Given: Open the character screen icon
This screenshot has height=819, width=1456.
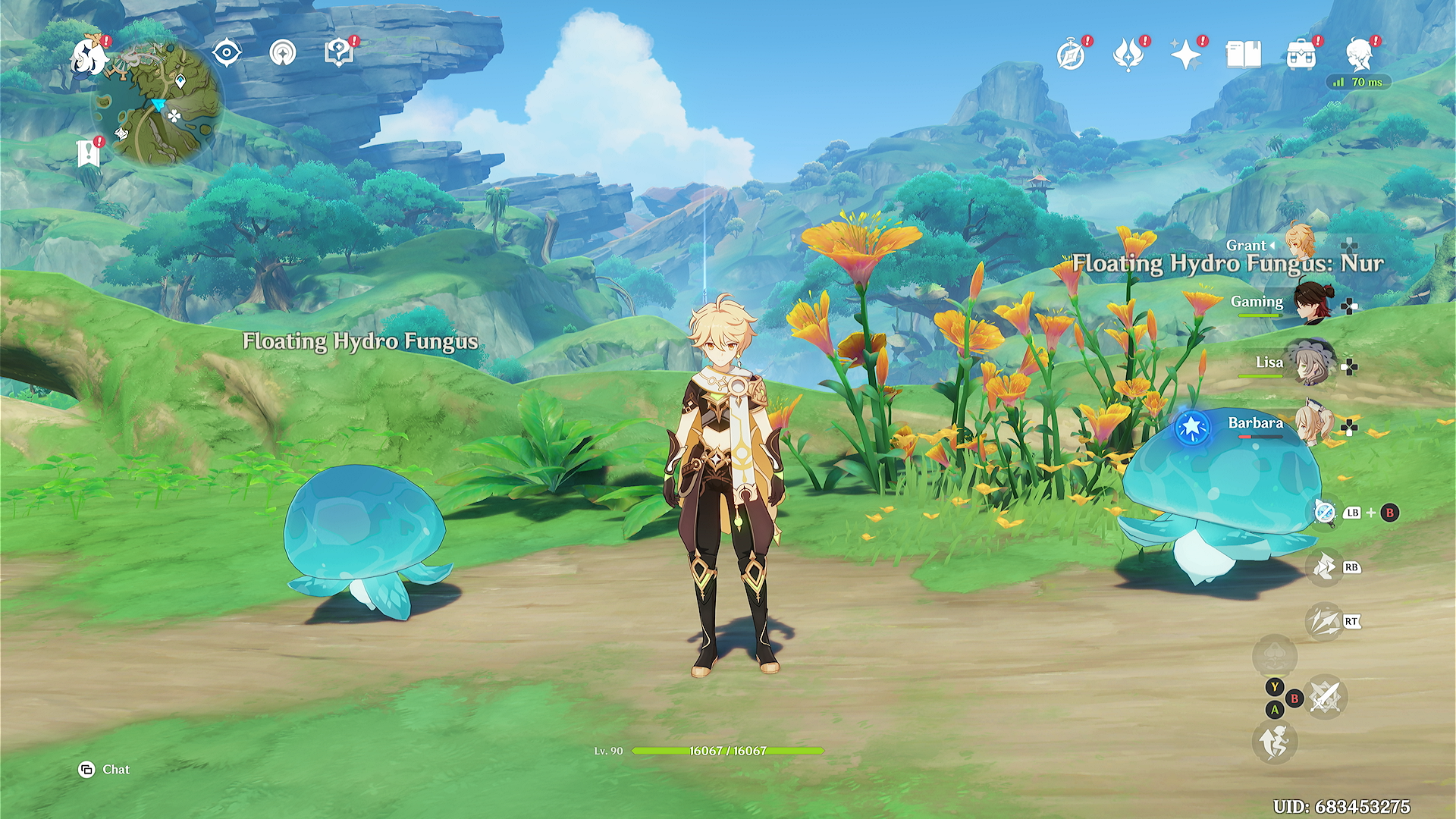Looking at the screenshot, I should (x=1359, y=55).
